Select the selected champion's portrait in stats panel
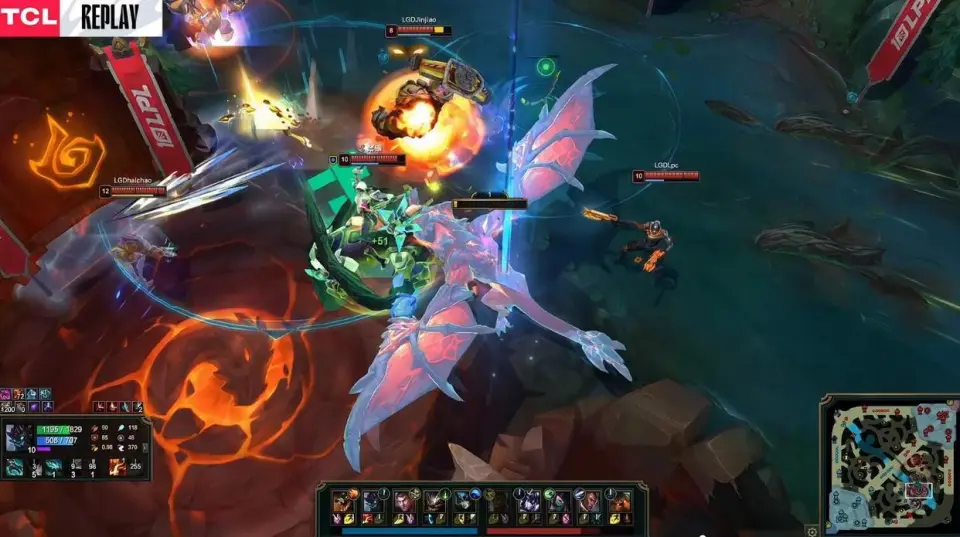Image resolution: width=960 pixels, height=537 pixels. 18,436
